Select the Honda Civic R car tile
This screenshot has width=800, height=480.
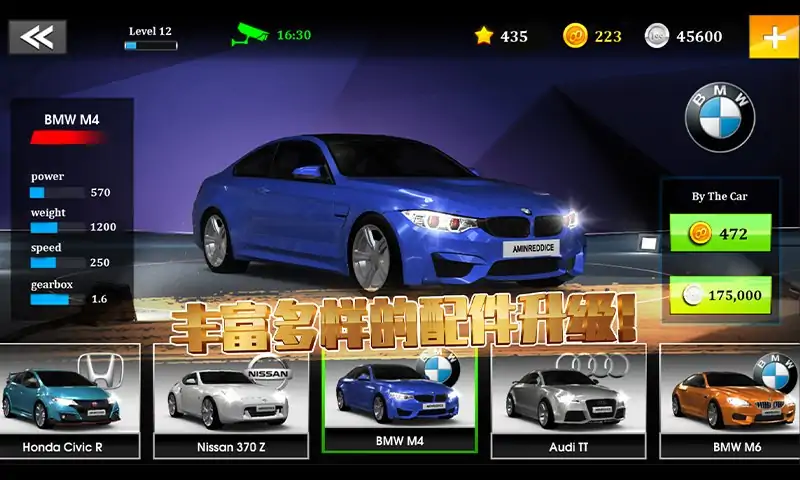[x=70, y=400]
